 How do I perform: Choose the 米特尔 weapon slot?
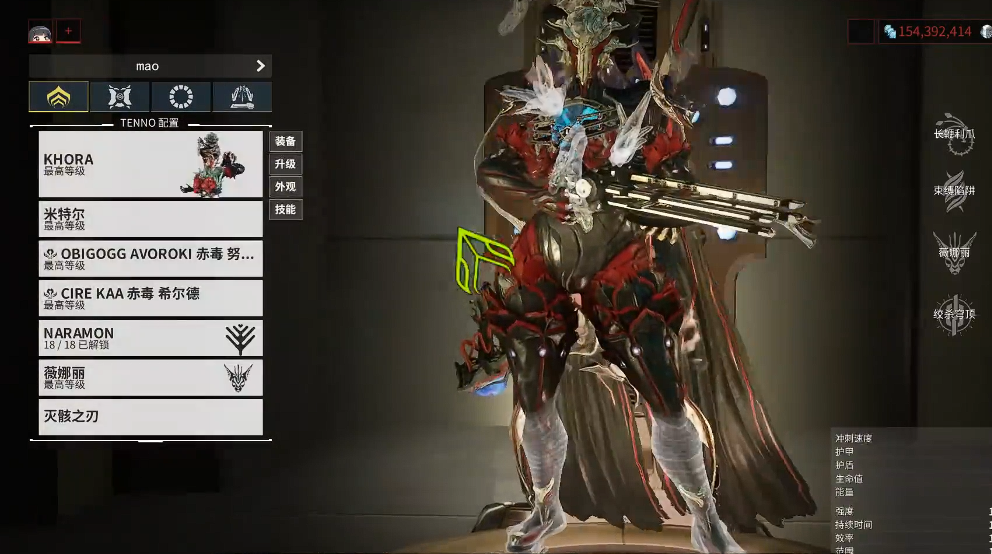coord(150,218)
